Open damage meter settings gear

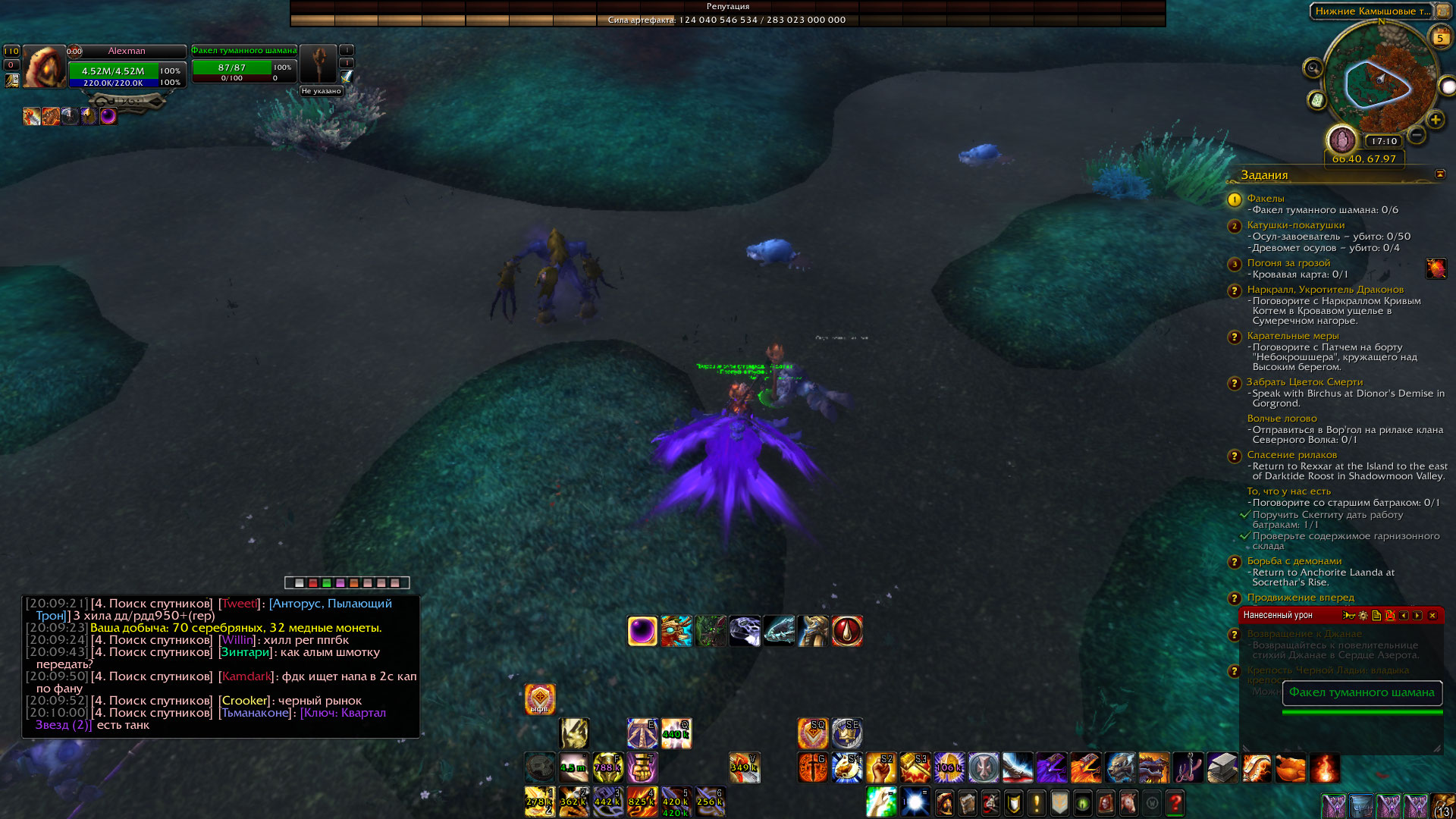pyautogui.click(x=1363, y=616)
